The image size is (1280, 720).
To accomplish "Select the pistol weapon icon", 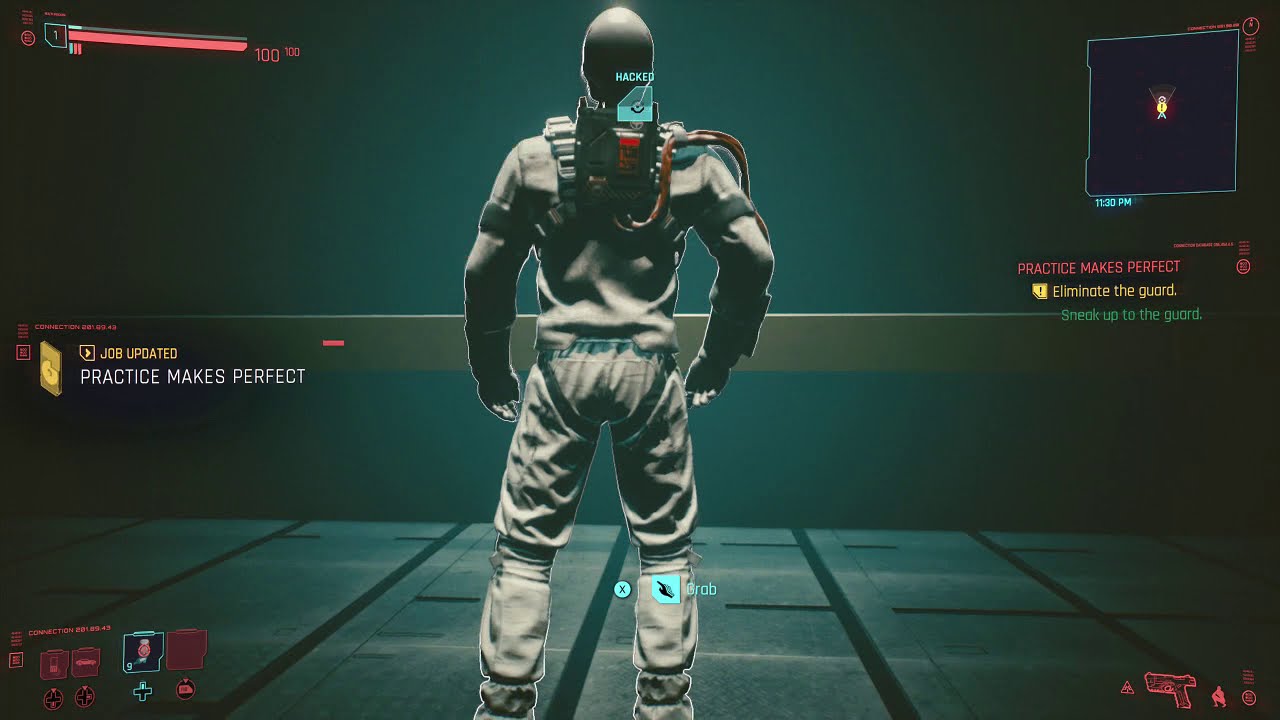I will [x=1169, y=690].
